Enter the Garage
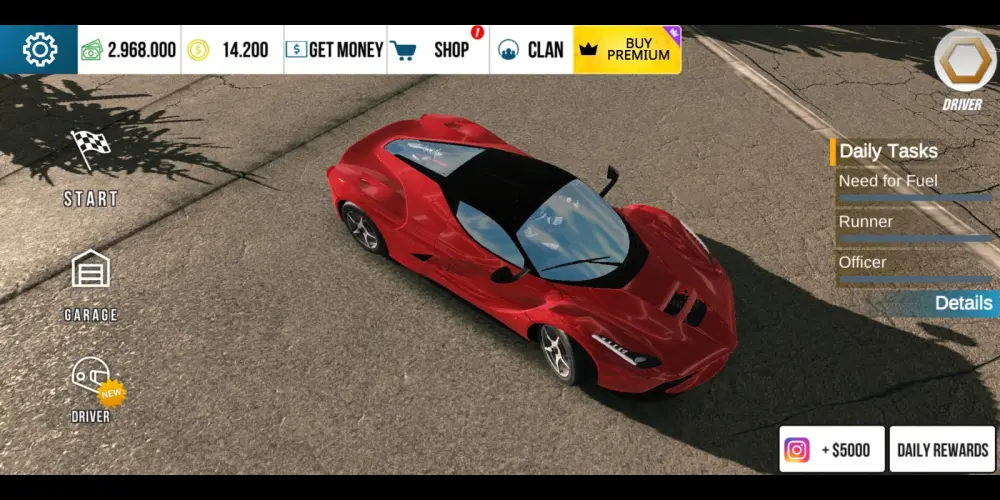The height and width of the screenshot is (500, 1000). [91, 285]
